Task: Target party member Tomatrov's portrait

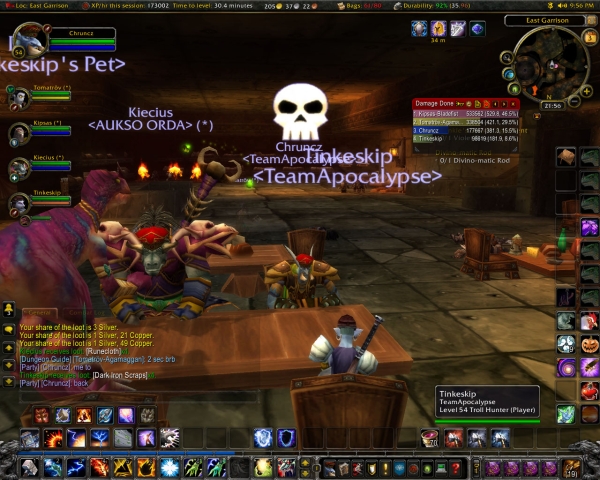Action: (x=18, y=98)
